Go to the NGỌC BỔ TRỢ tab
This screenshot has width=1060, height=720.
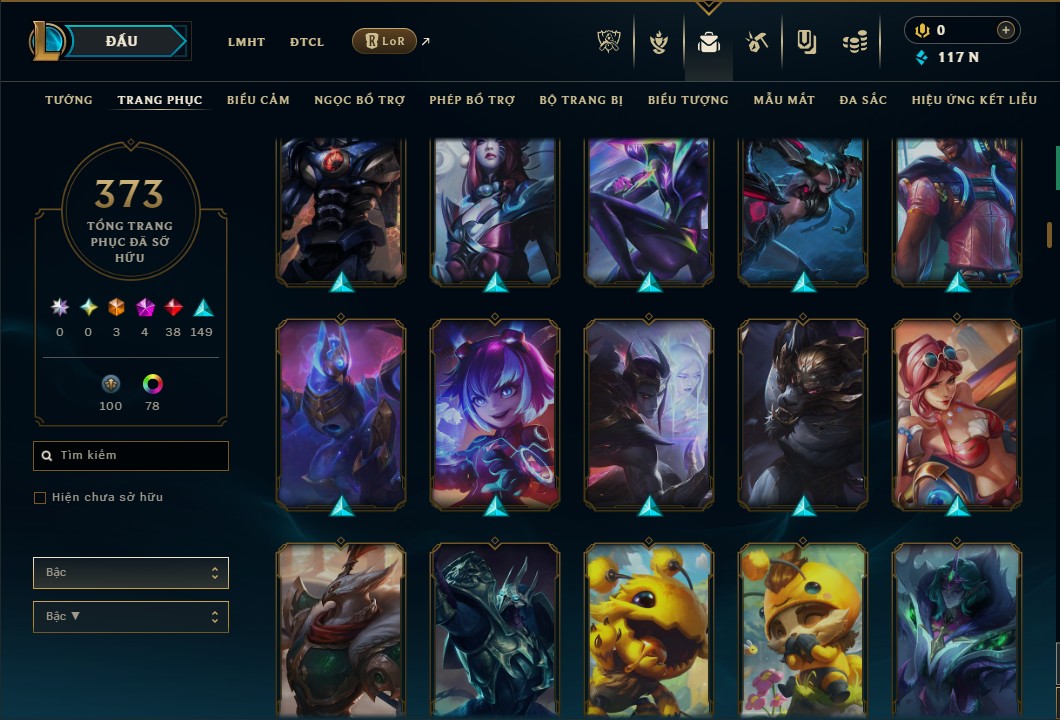[x=359, y=100]
